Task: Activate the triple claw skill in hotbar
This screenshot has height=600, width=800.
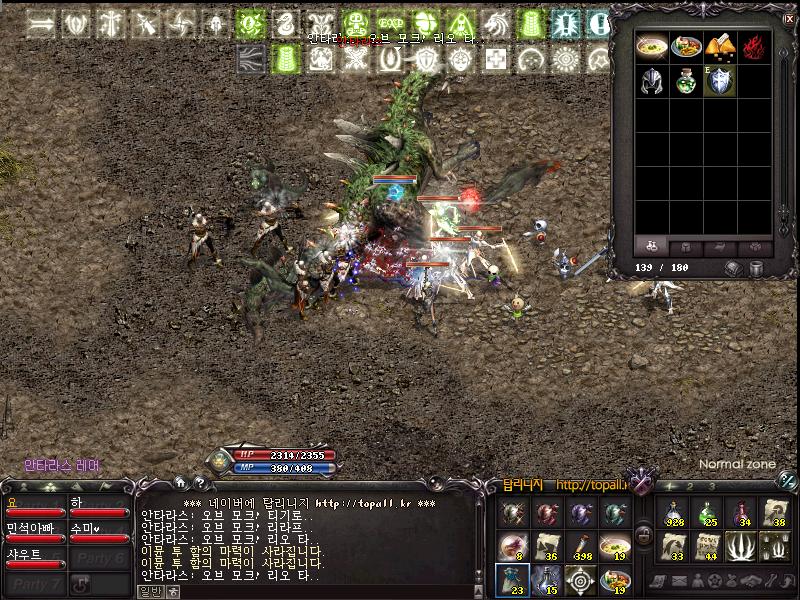Action: click(739, 546)
